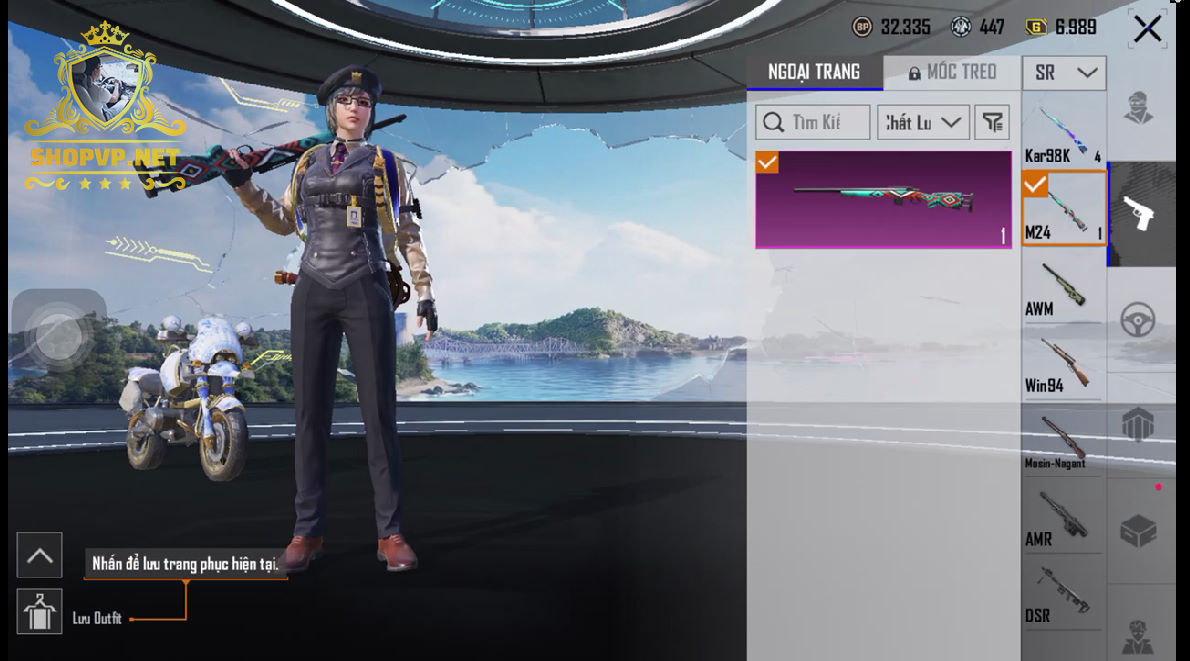
Task: Expand the up-arrow panel button
Action: 40,555
